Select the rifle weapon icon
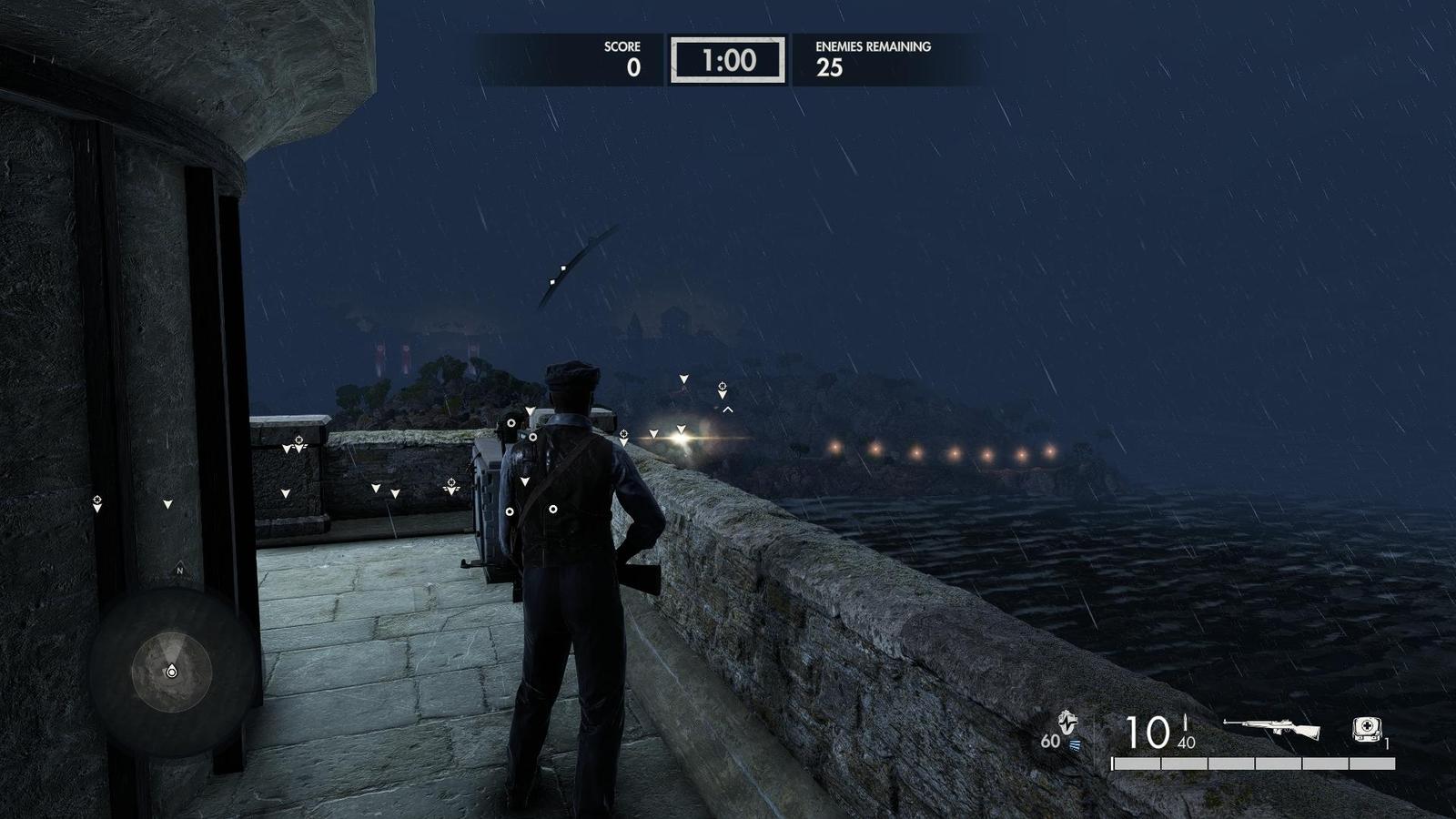1456x819 pixels. [x=1271, y=729]
